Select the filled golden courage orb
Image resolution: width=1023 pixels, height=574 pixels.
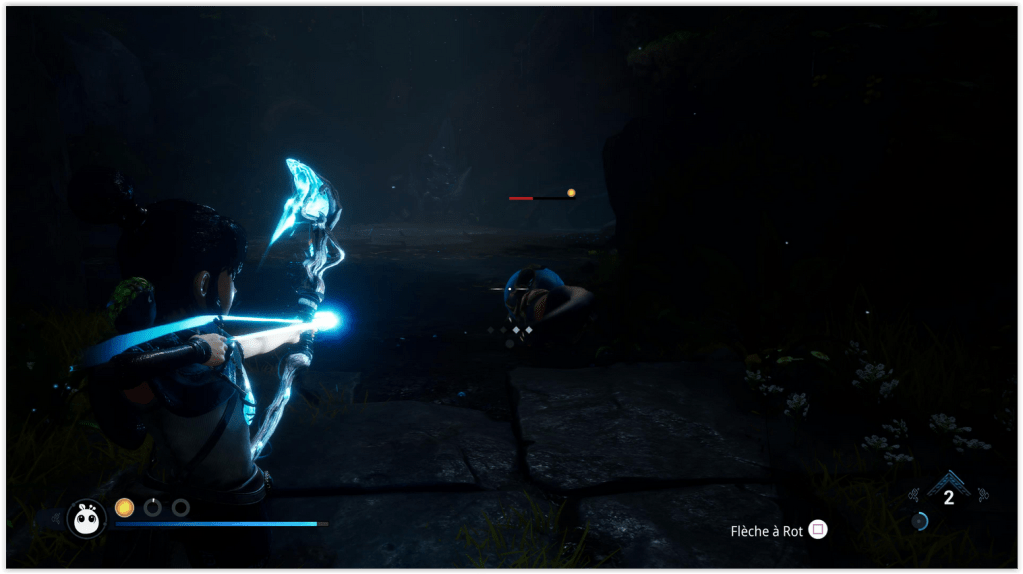(x=124, y=507)
